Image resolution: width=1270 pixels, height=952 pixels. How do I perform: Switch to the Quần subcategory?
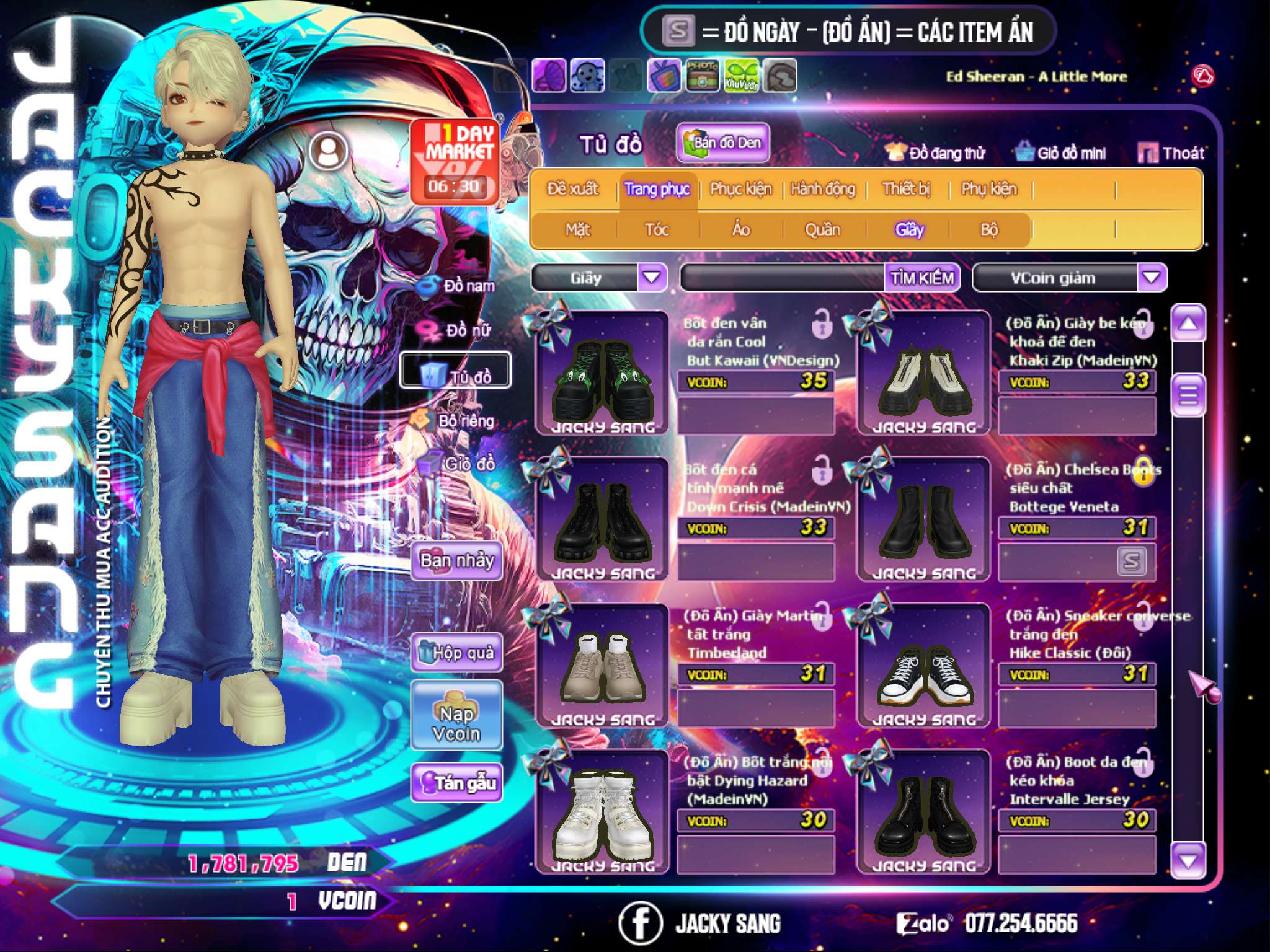822,230
